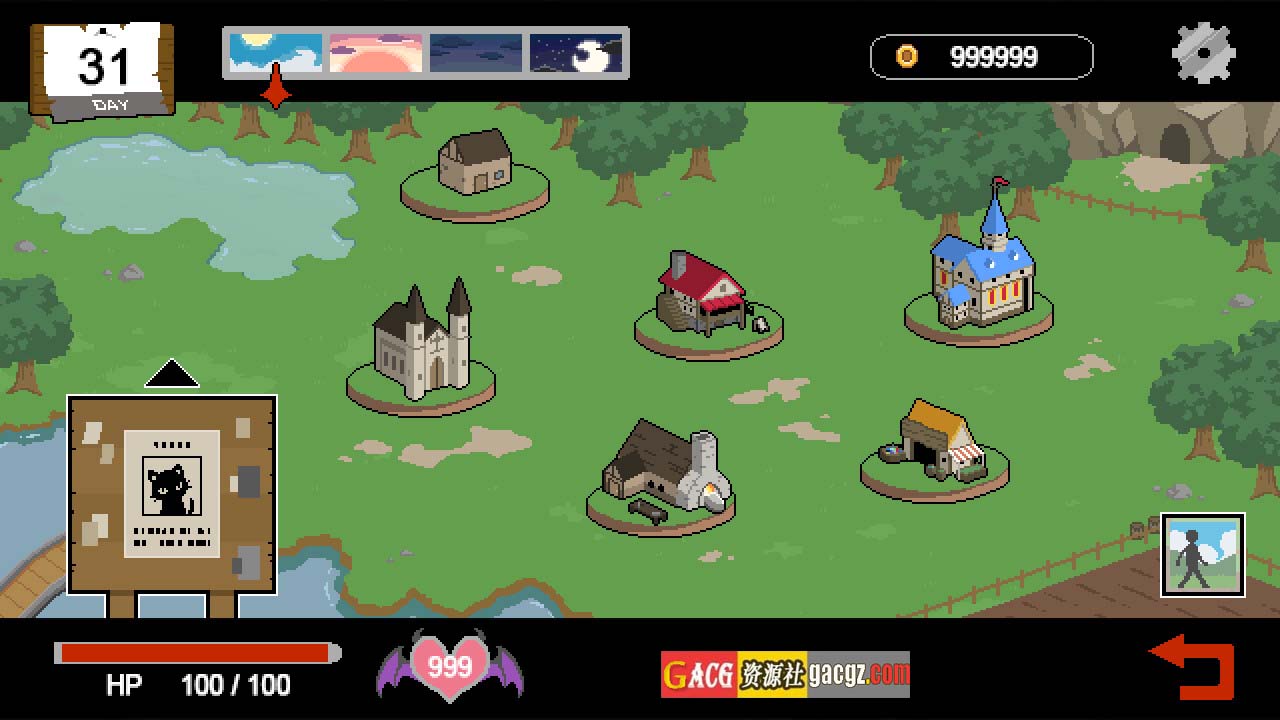Open the gear settings menu

coord(1203,53)
